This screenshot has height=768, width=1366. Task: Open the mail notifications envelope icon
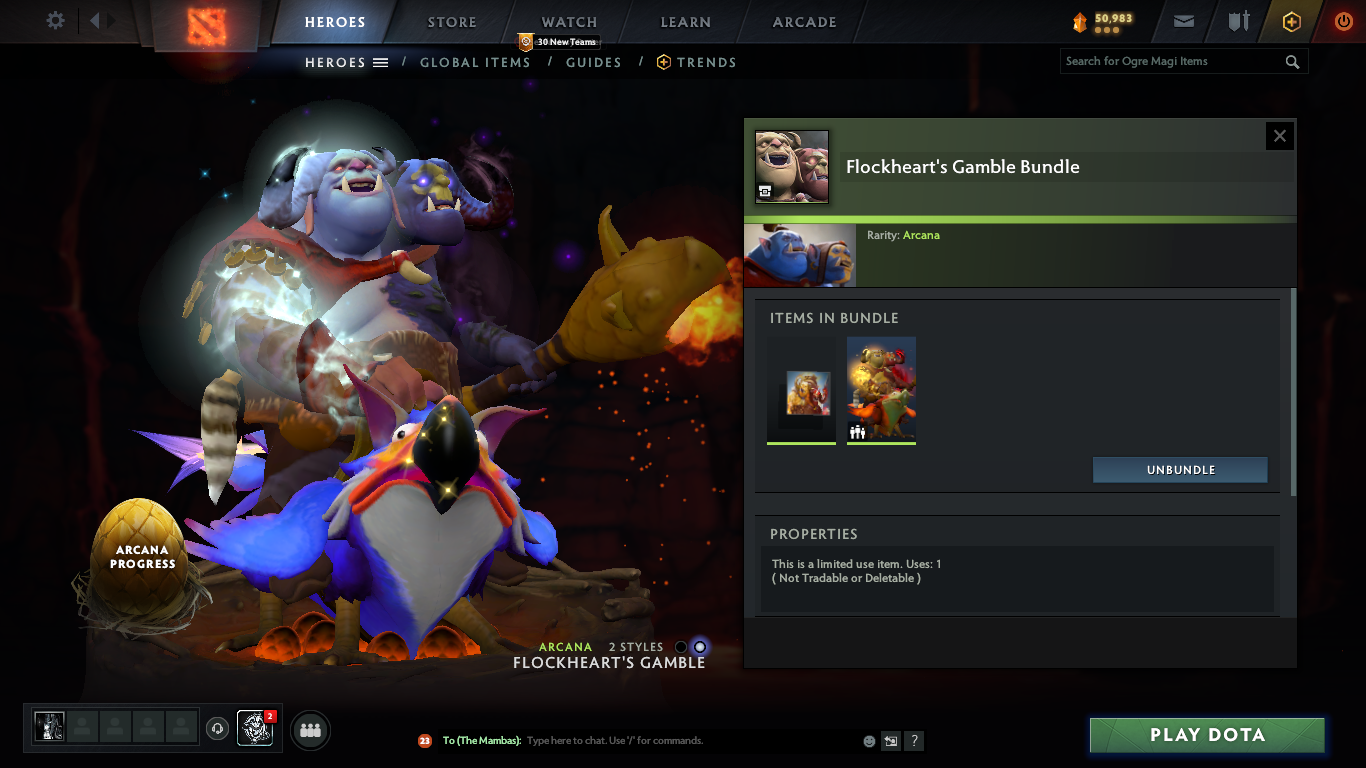click(1183, 21)
